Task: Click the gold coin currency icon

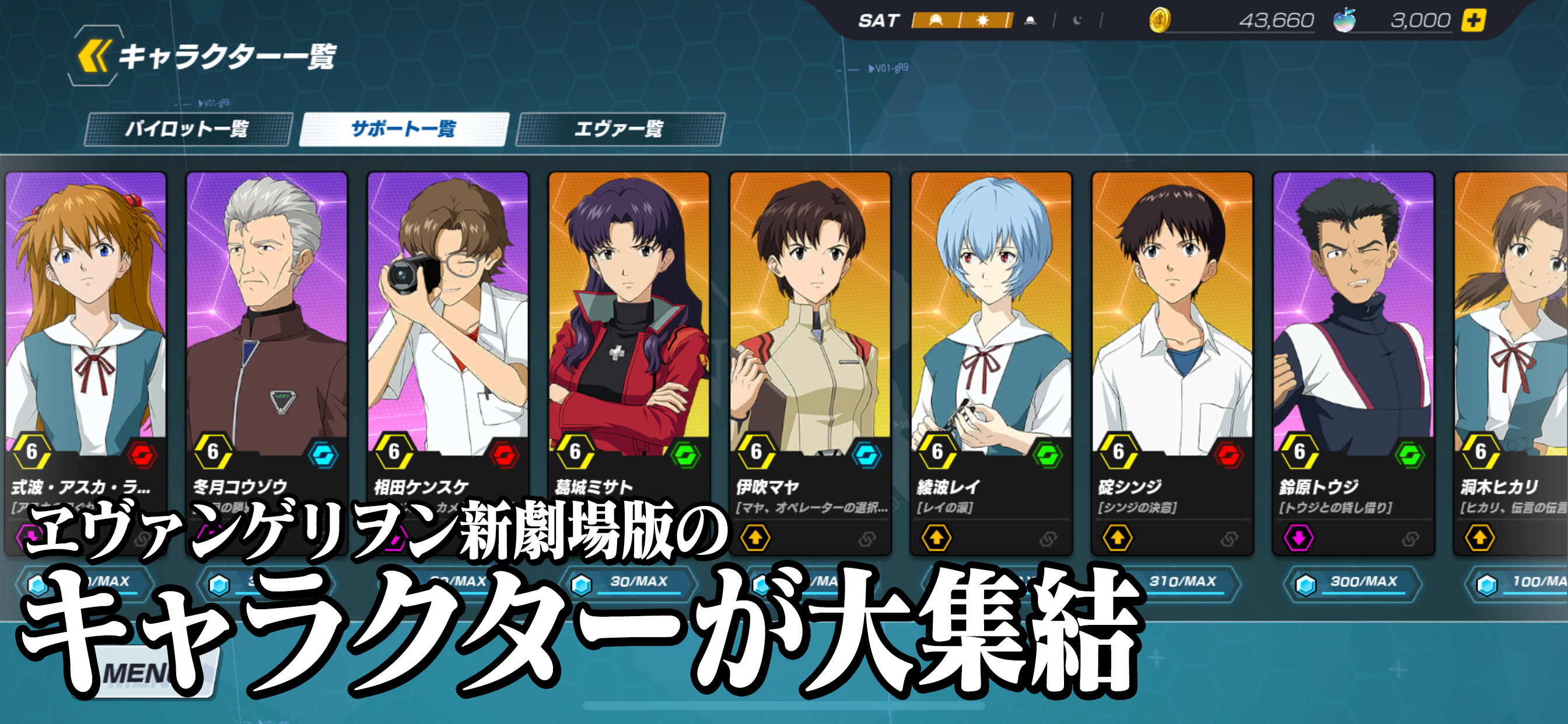Action: [x=1161, y=20]
